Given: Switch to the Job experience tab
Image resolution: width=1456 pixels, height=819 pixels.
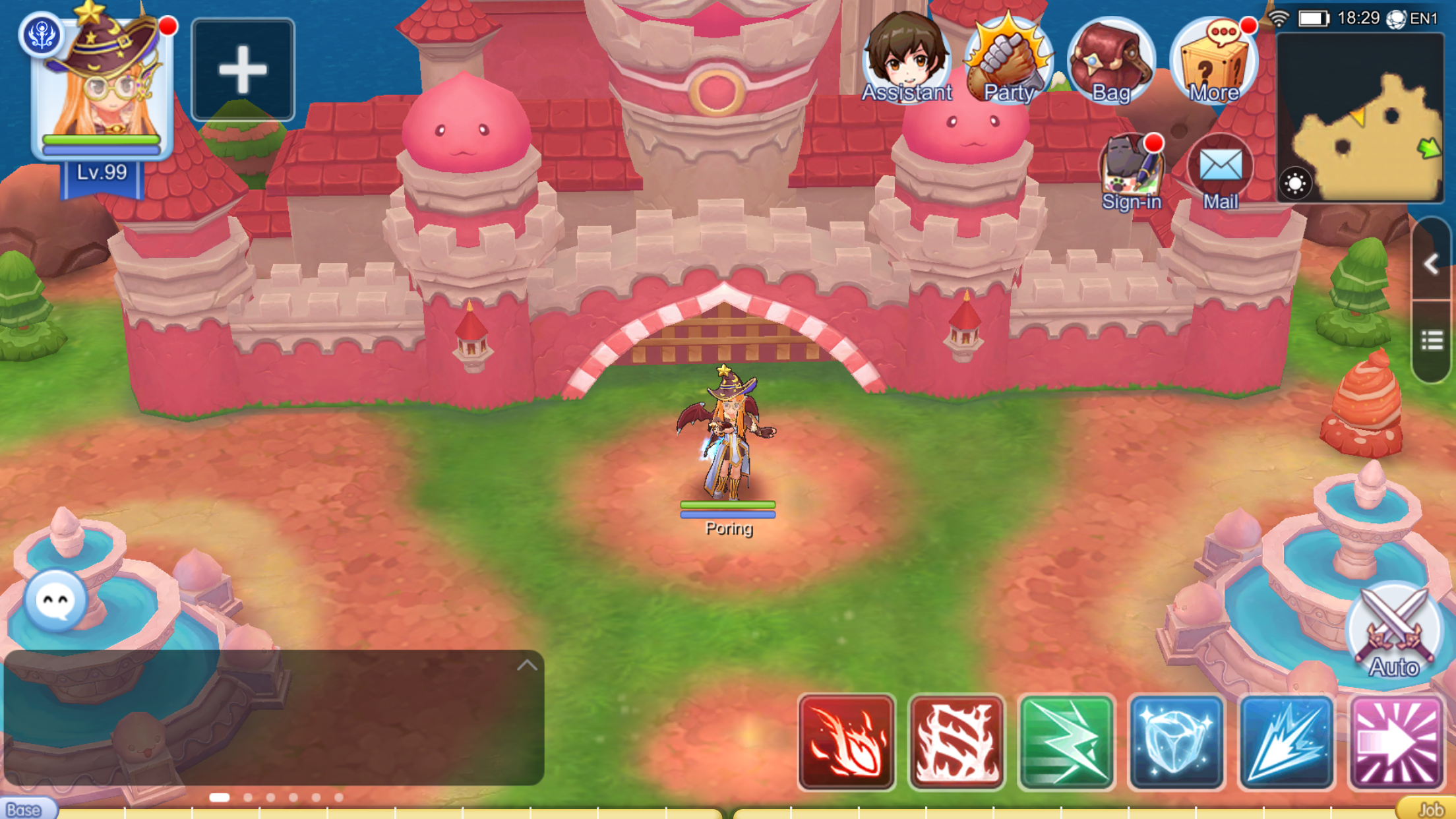Looking at the screenshot, I should [1432, 810].
